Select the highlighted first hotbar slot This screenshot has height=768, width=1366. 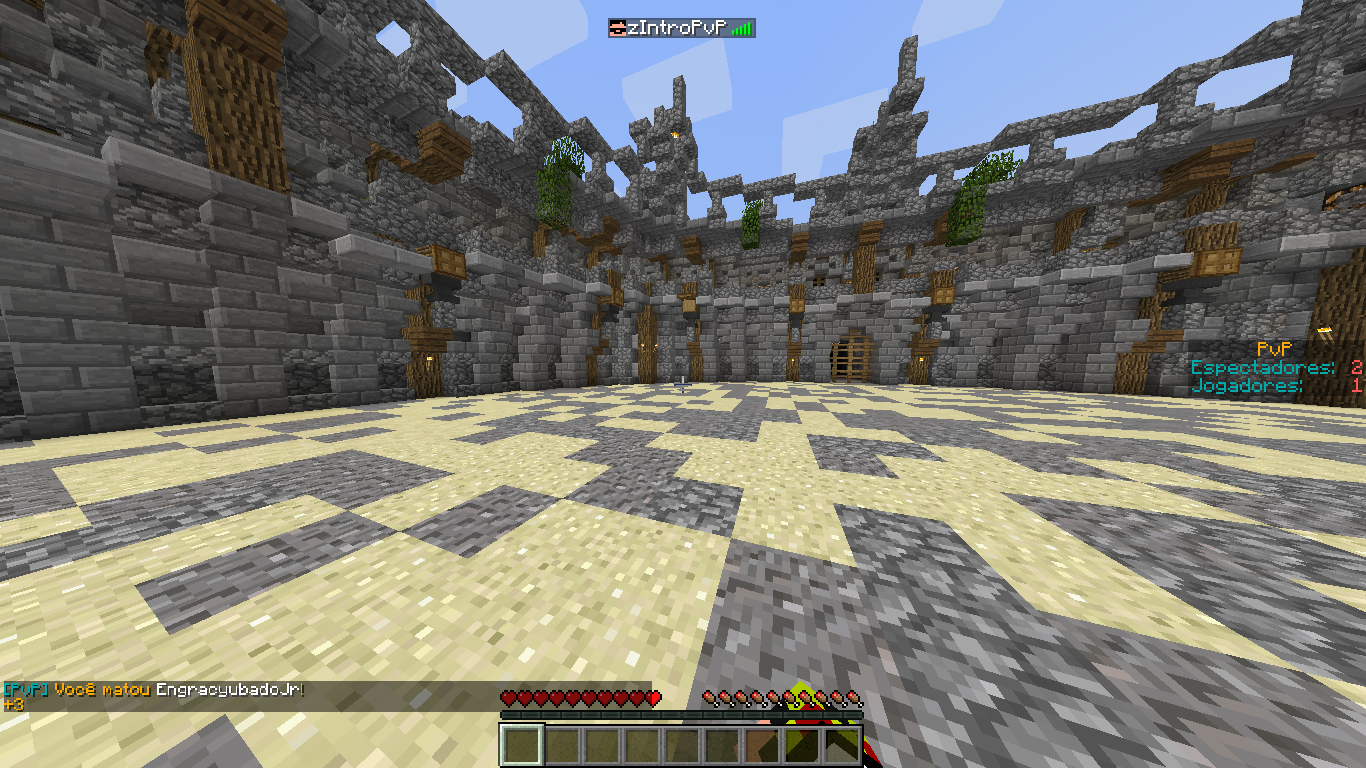tap(521, 745)
